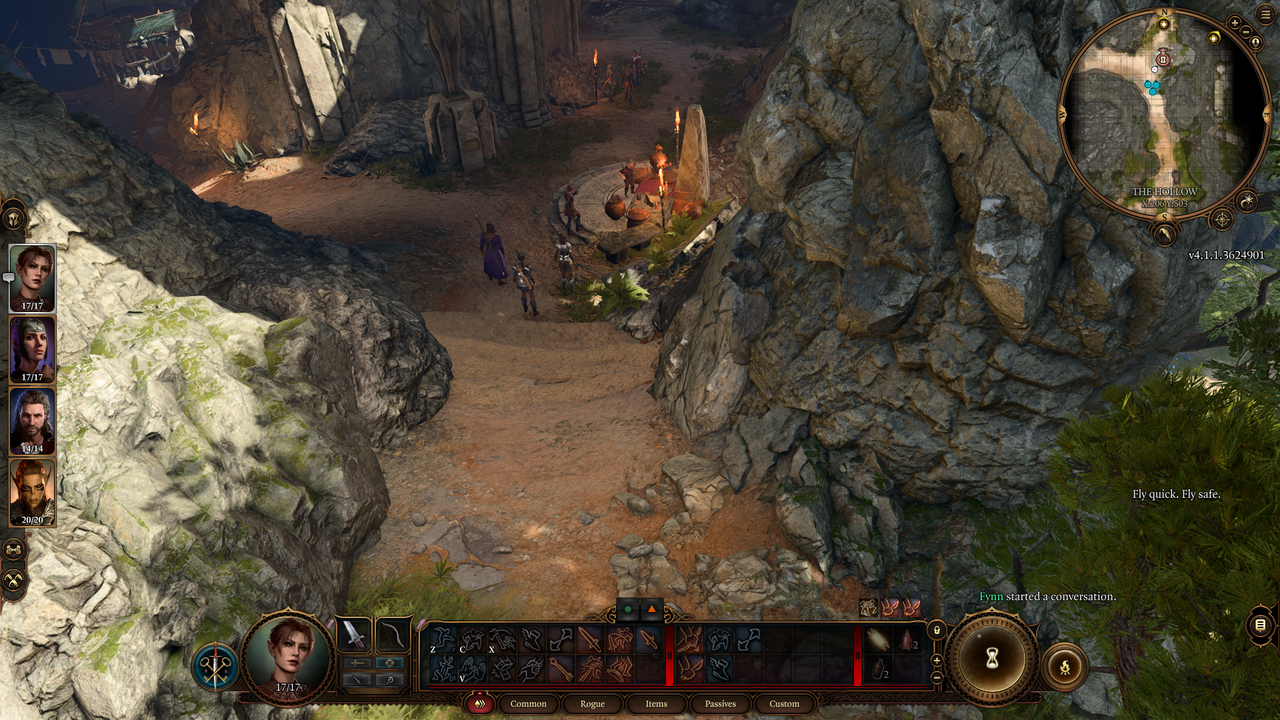This screenshot has width=1280, height=720.
Task: Open the Rogue hotbar tab
Action: pos(592,704)
